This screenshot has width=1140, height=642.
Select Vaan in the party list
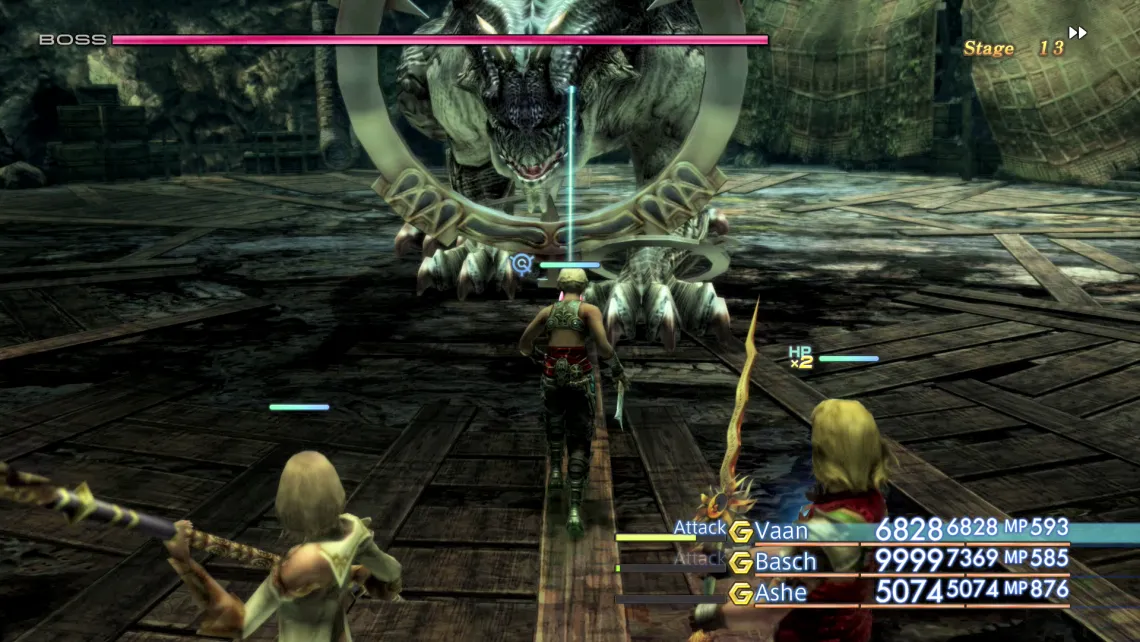(x=781, y=531)
